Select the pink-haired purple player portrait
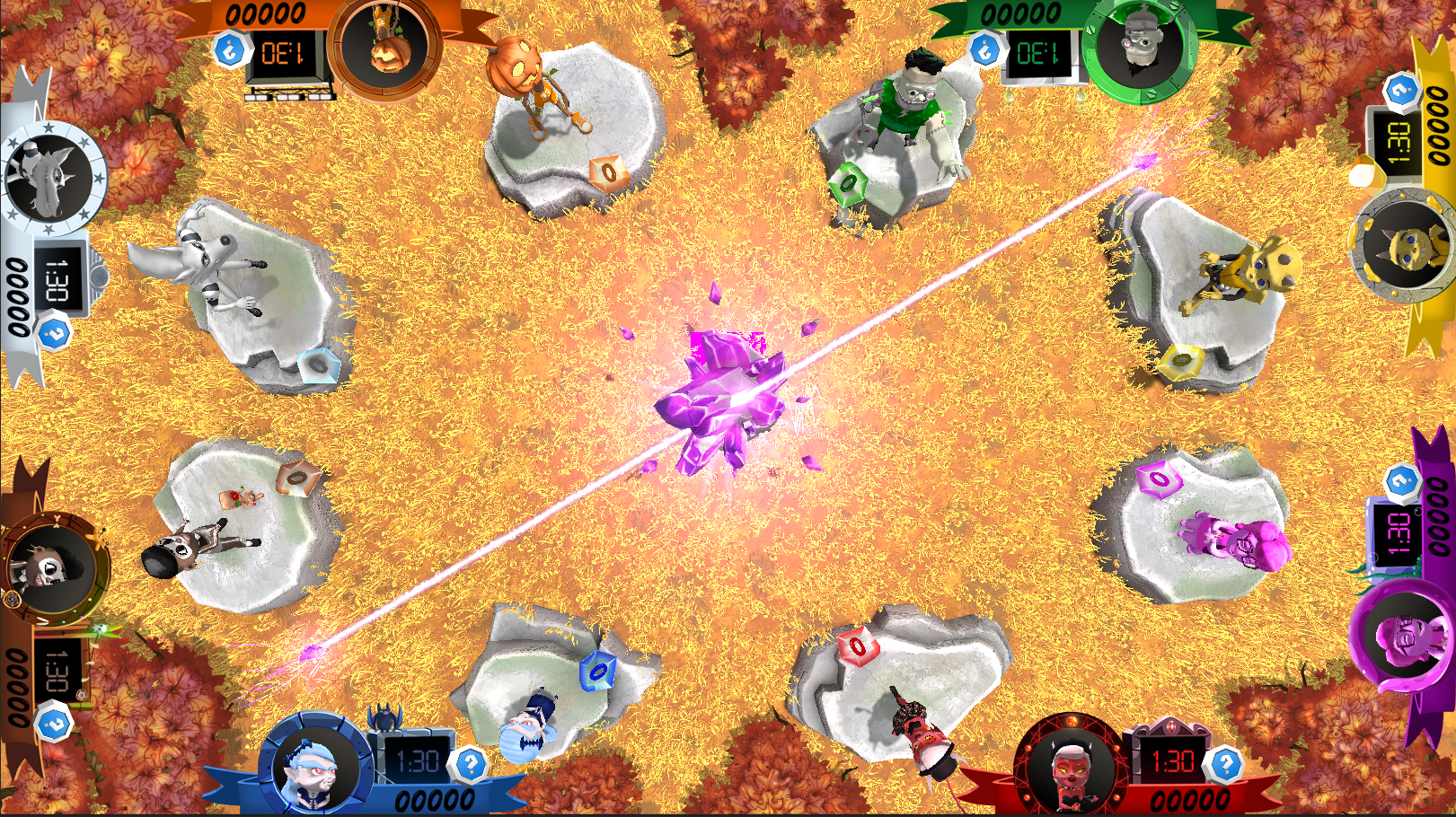 click(x=1406, y=633)
